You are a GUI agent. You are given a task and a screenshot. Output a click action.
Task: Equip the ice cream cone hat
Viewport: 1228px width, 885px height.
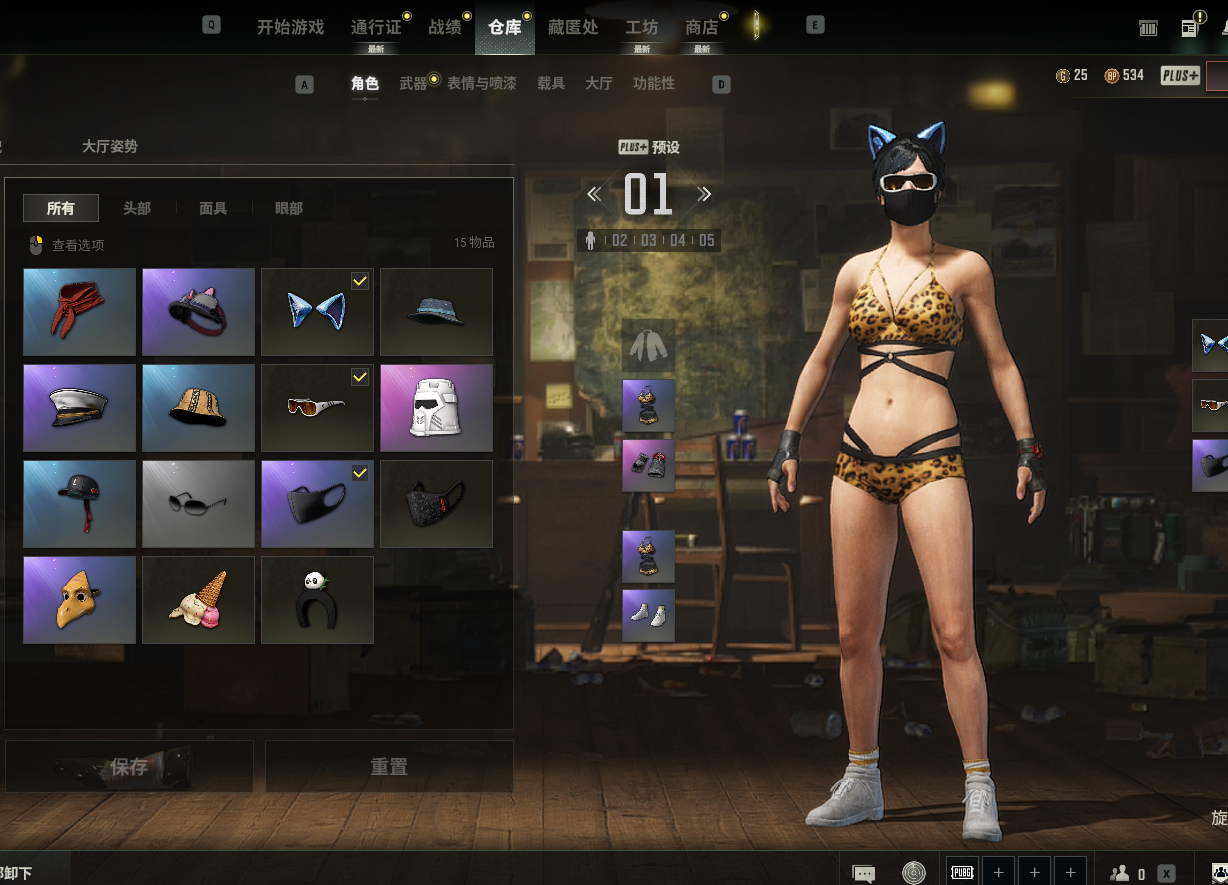pos(198,600)
